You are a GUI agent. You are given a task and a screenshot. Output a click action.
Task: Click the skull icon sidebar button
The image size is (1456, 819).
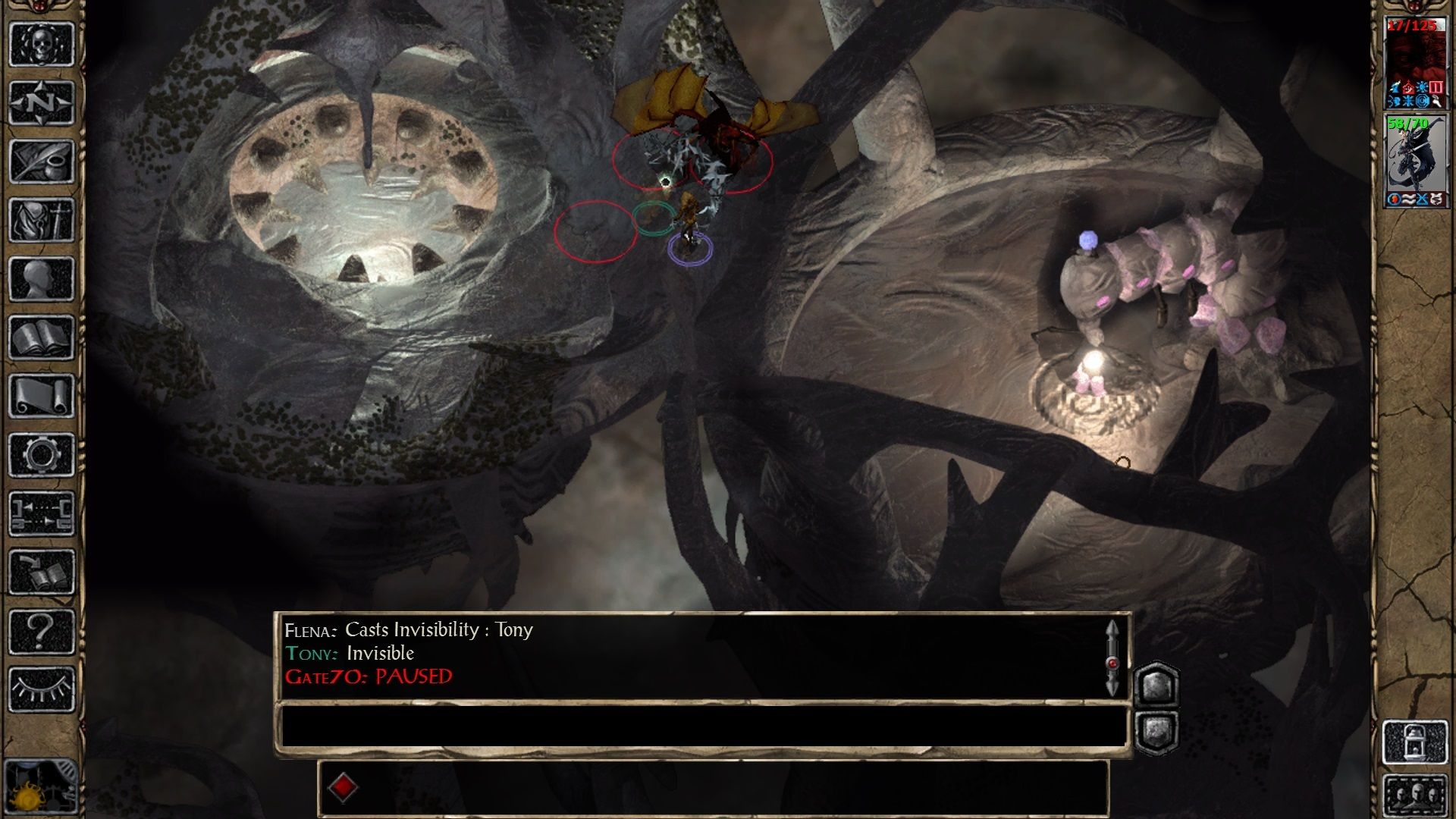(42, 44)
